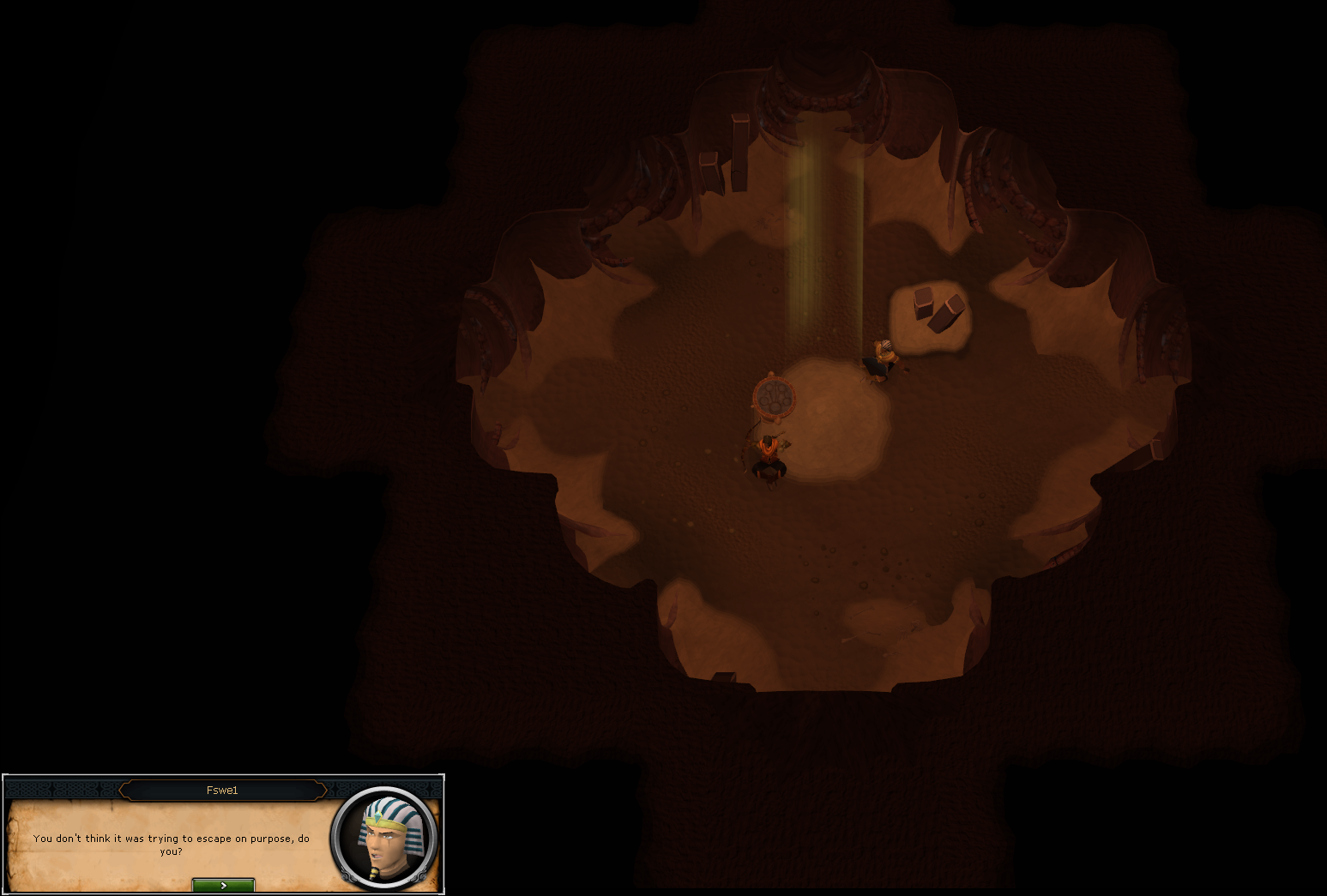Image resolution: width=1327 pixels, height=896 pixels.
Task: Click the Fswe1 nameplate banner
Action: coord(223,791)
